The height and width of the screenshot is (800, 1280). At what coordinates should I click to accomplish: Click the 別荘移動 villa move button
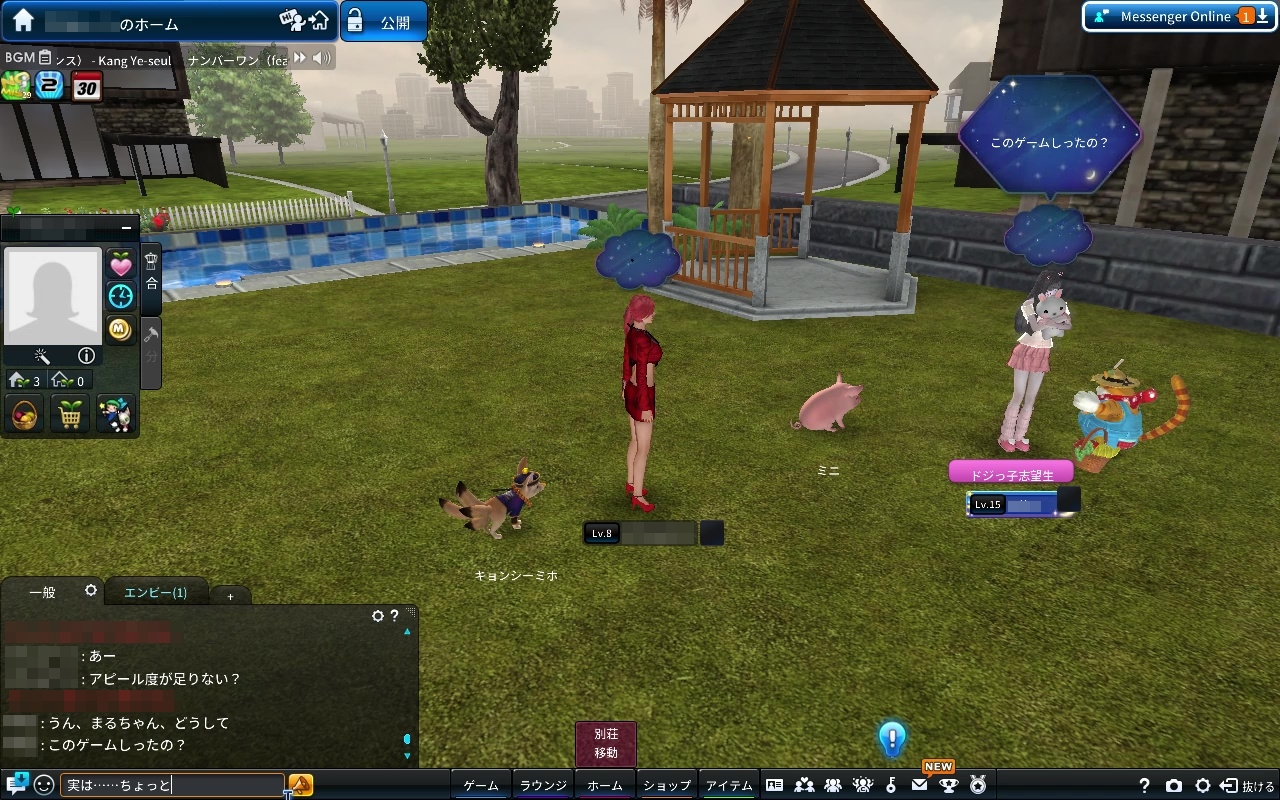pyautogui.click(x=606, y=744)
